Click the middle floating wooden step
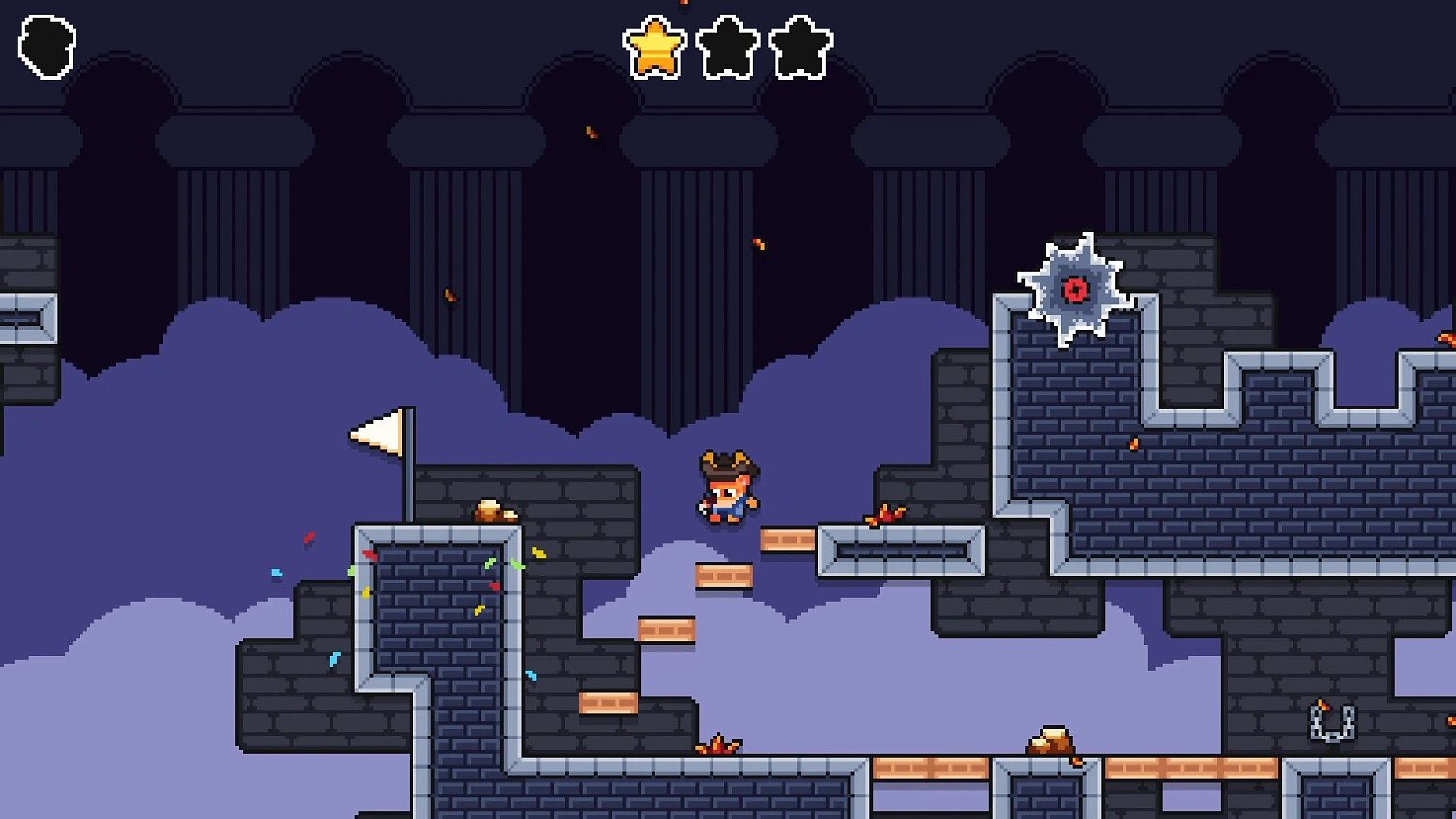Viewport: 1456px width, 819px height. pos(723,577)
